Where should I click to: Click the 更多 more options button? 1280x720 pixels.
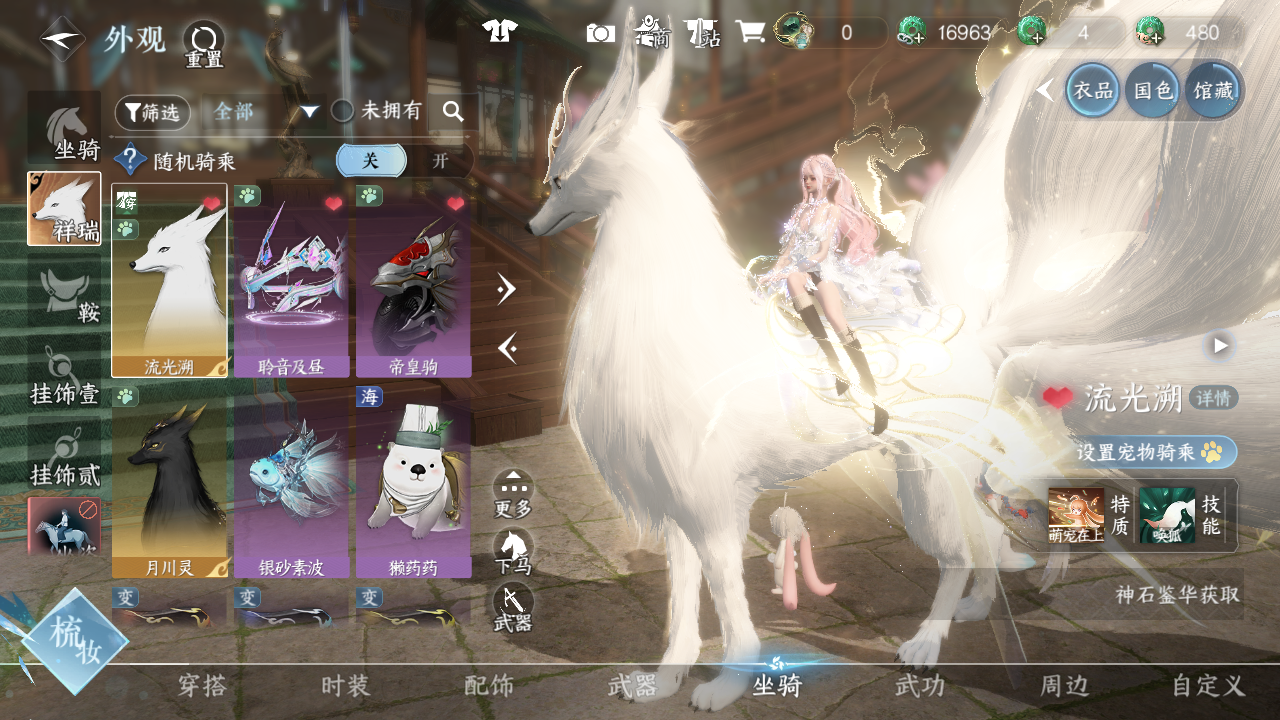tap(513, 493)
